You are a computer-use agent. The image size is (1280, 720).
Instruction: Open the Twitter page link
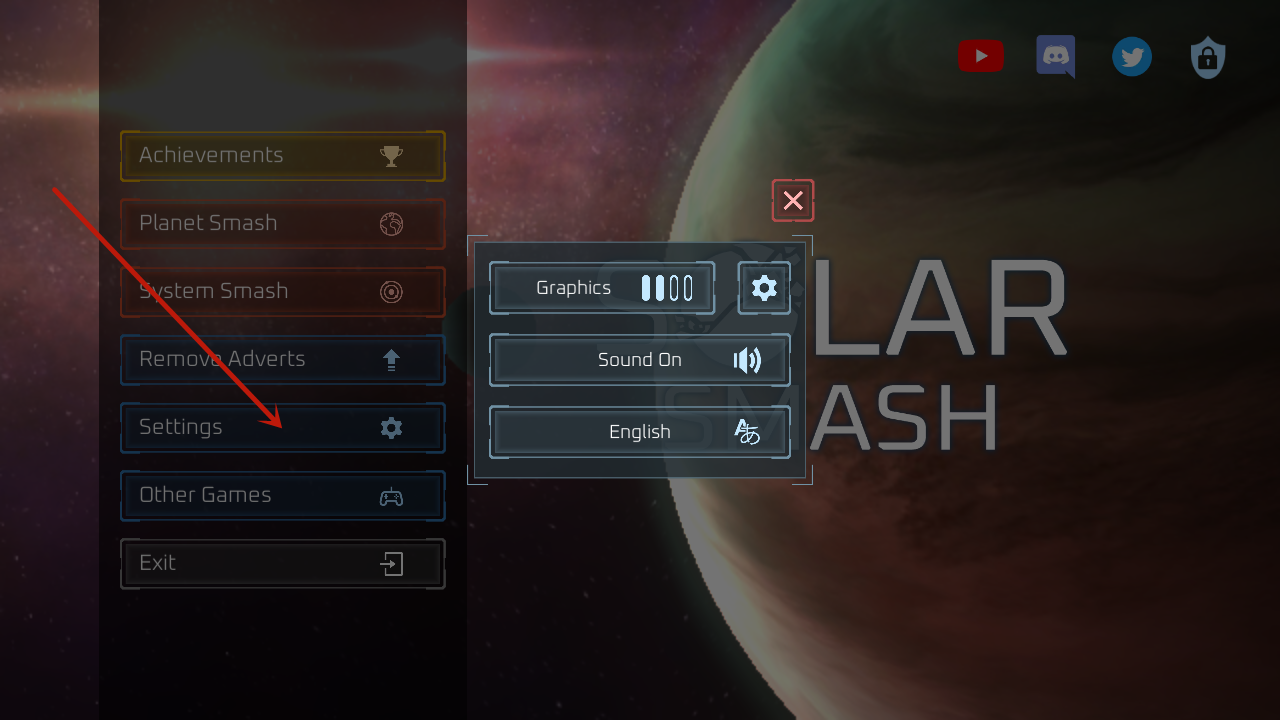[1132, 57]
